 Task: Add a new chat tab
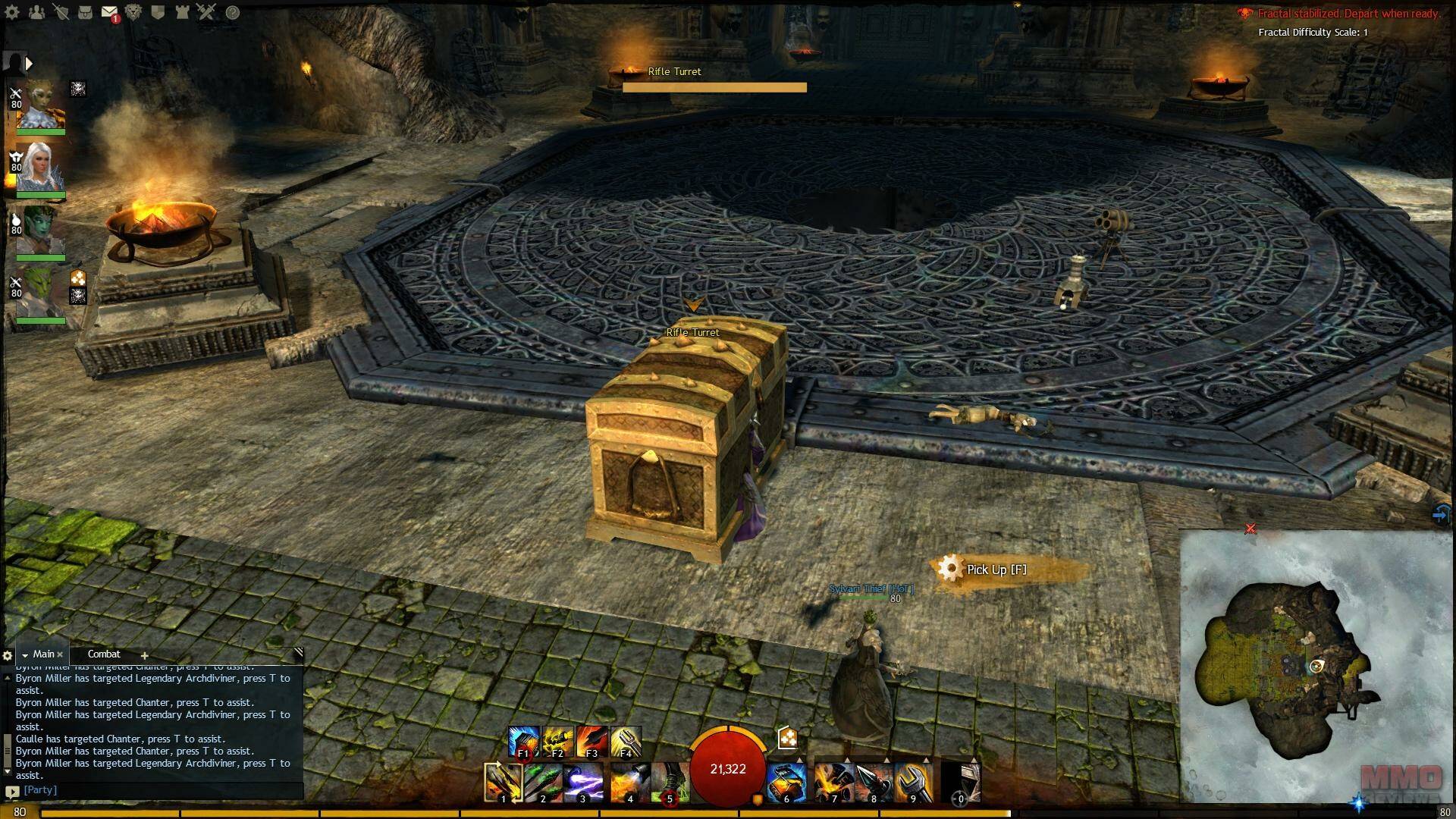(144, 655)
